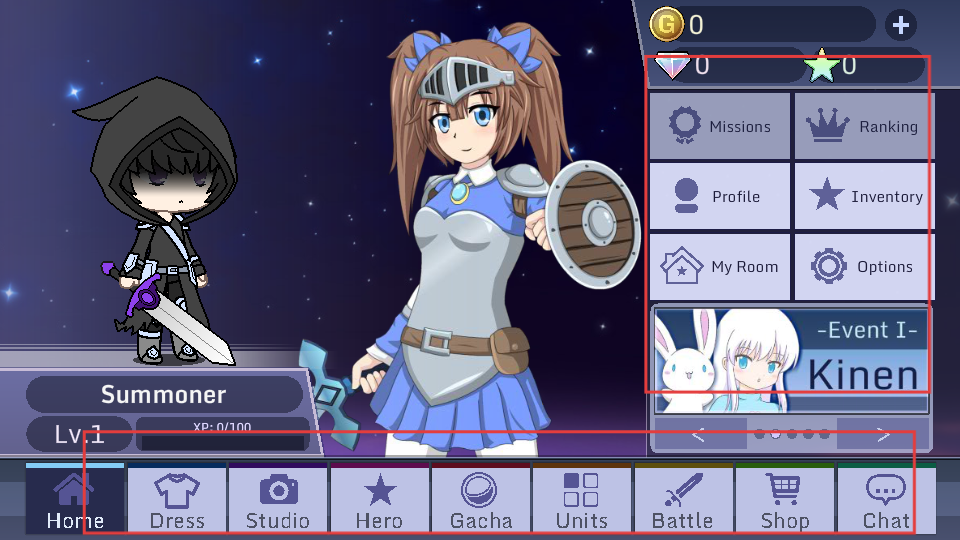This screenshot has height=540, width=960.
Task: Open the Hero tab
Action: point(380,499)
